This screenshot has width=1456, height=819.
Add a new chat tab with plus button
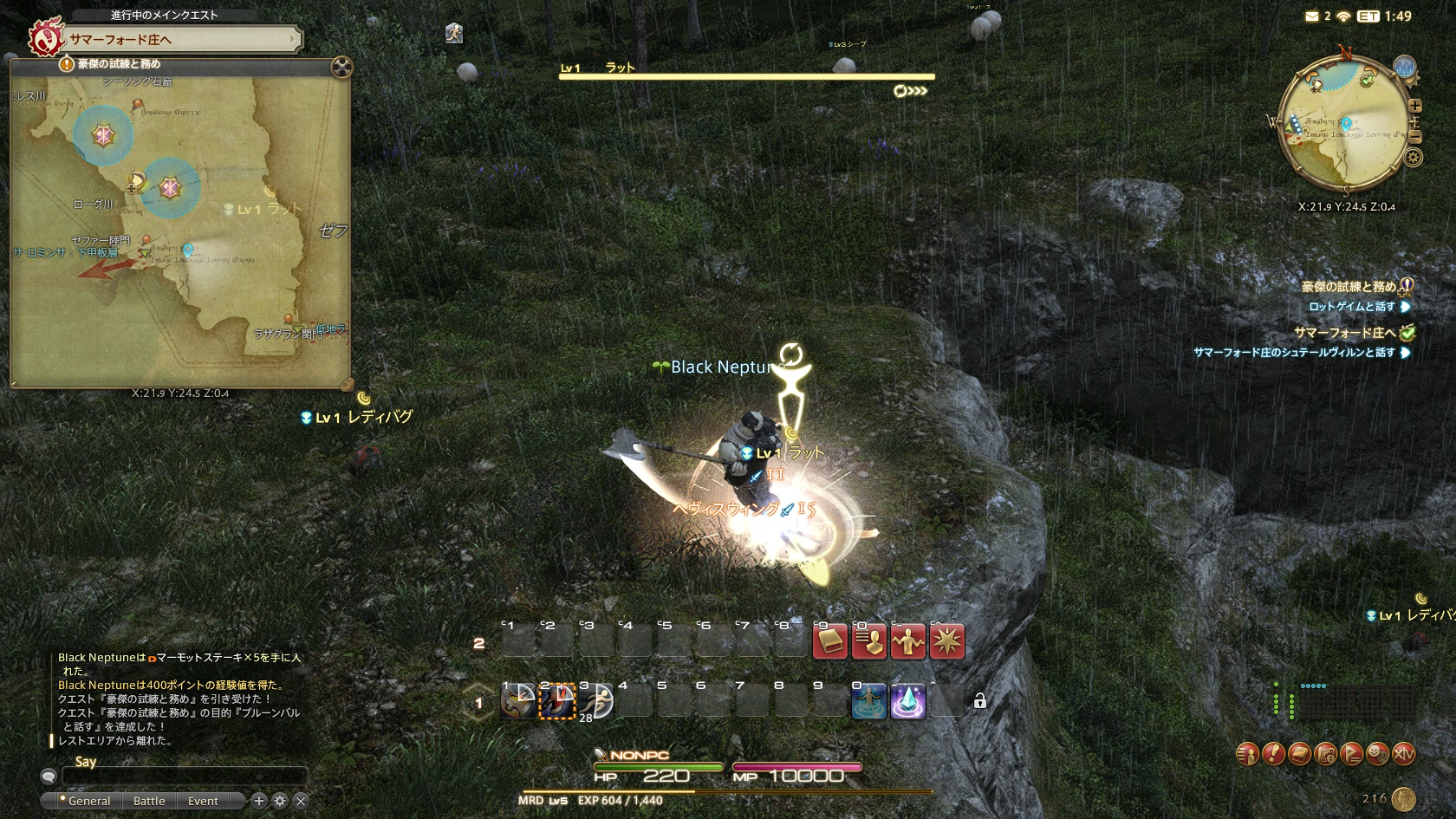coord(258,801)
